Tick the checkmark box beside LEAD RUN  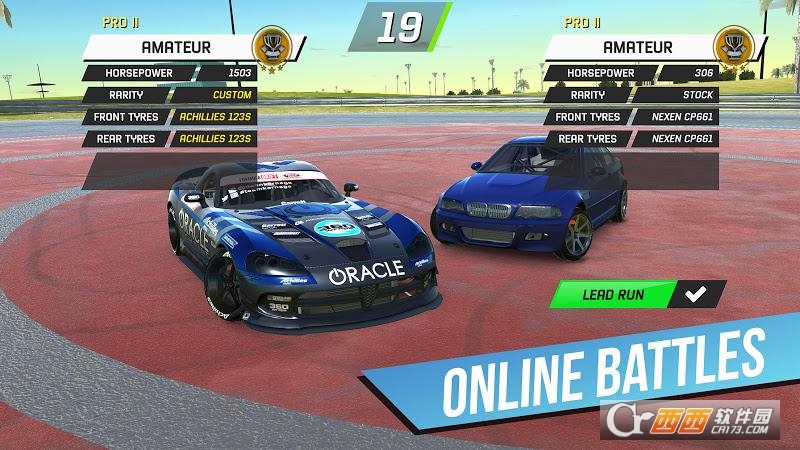pos(692,294)
